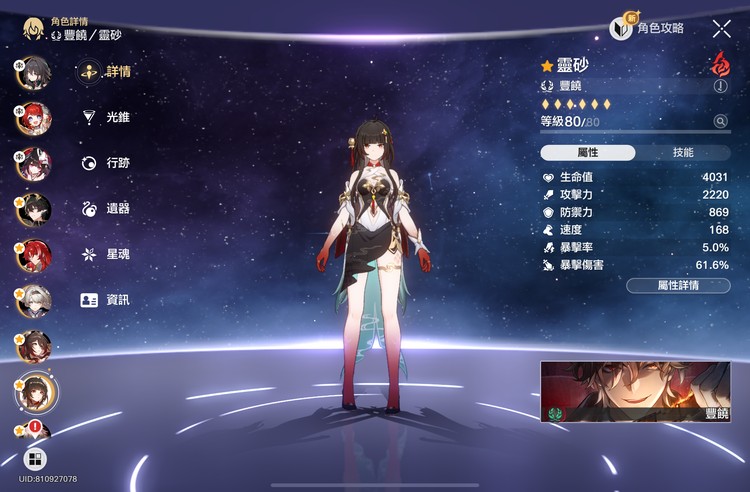Screen dimensions: 750x492
Task: Close the character details screen
Action: point(721,29)
